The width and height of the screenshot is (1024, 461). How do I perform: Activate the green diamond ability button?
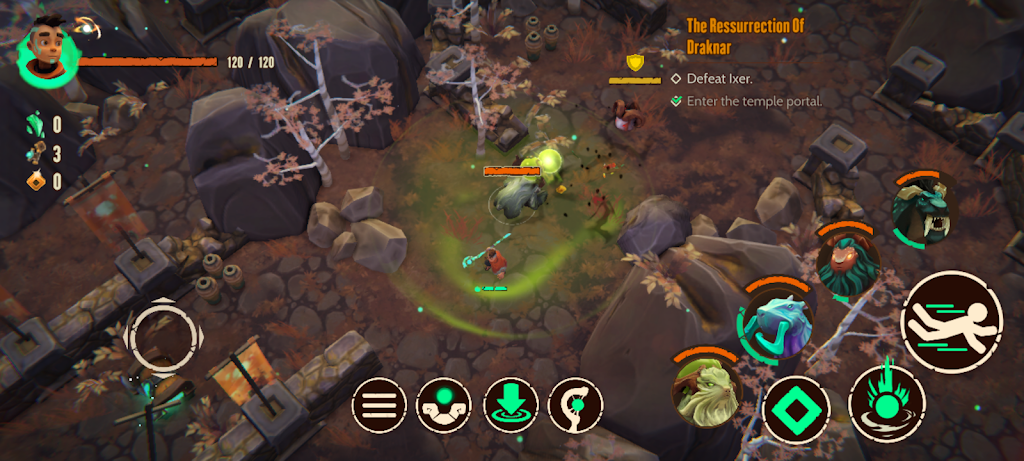797,411
